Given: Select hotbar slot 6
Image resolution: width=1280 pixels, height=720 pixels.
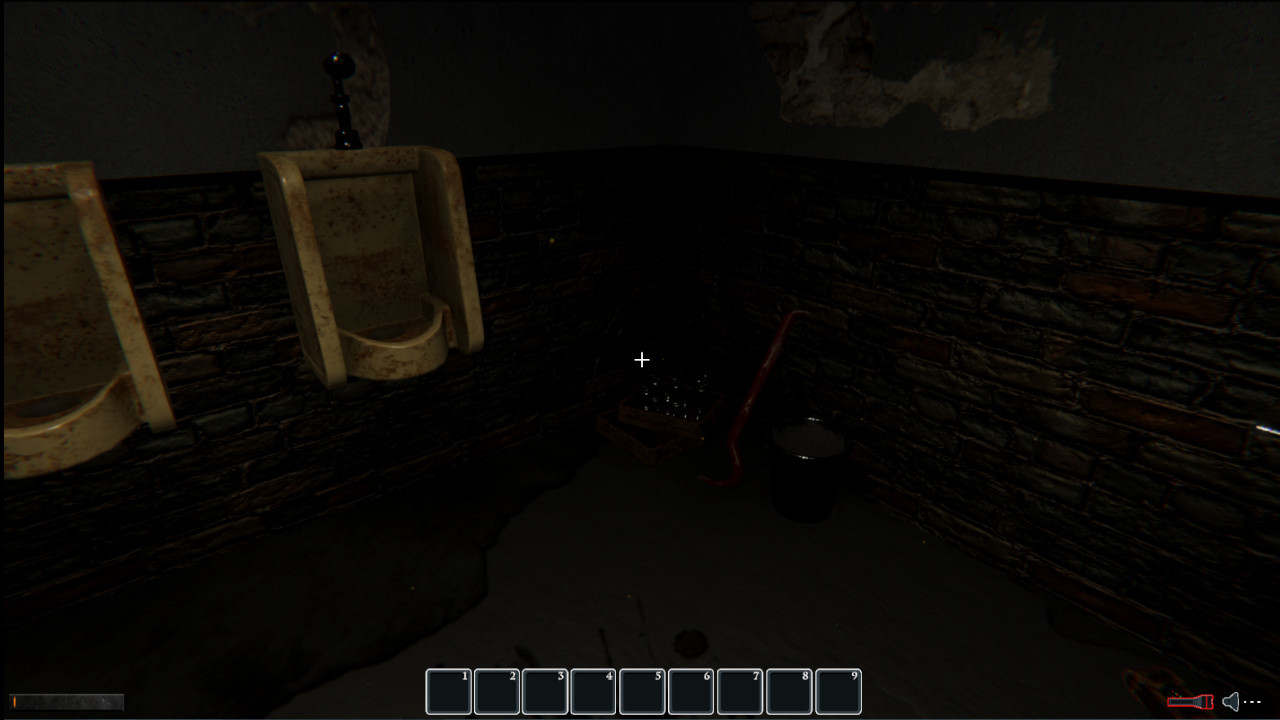Looking at the screenshot, I should 690,691.
